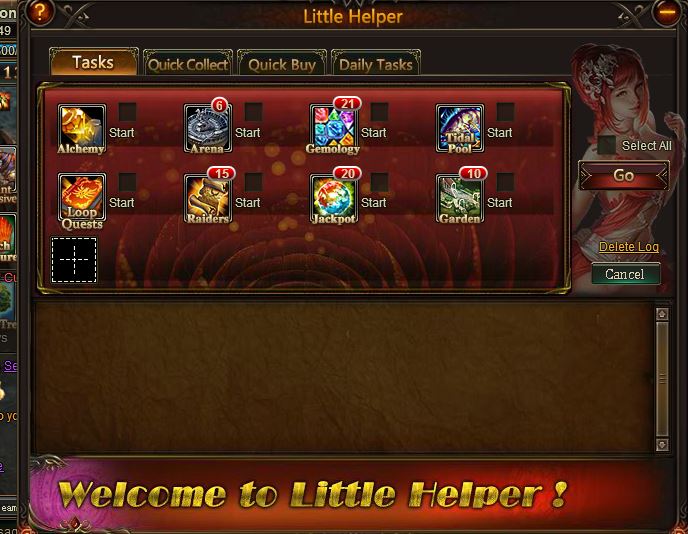Pick the Gemology task icon

point(333,127)
